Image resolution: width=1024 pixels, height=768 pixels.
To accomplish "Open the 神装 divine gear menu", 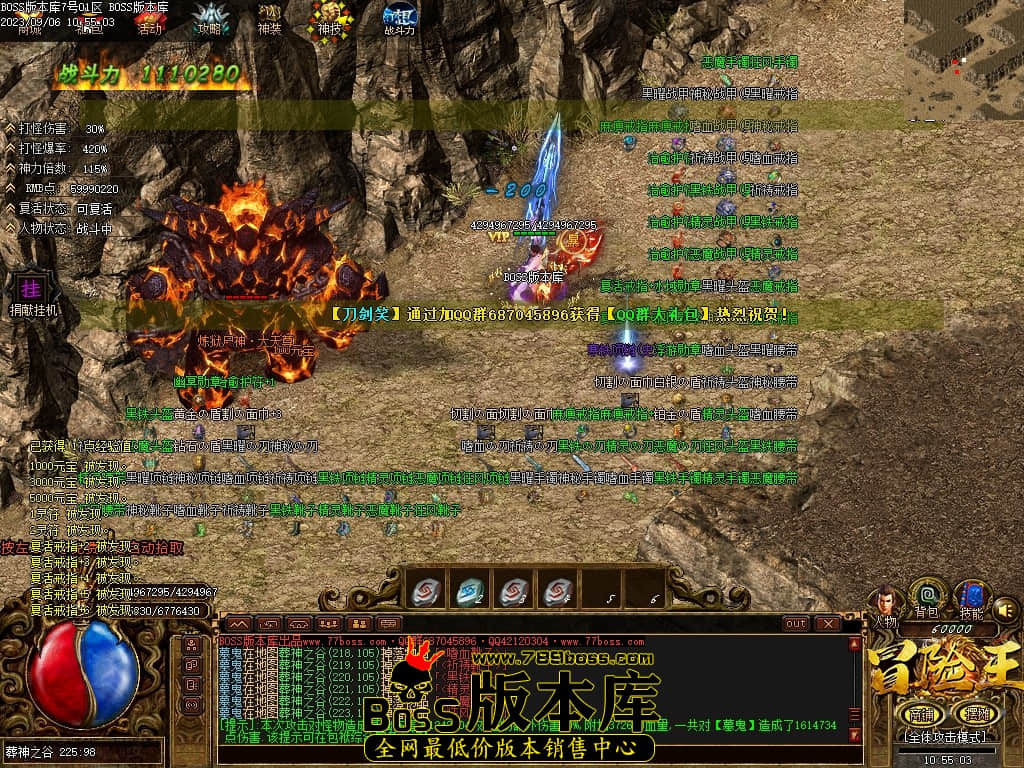I will click(270, 19).
